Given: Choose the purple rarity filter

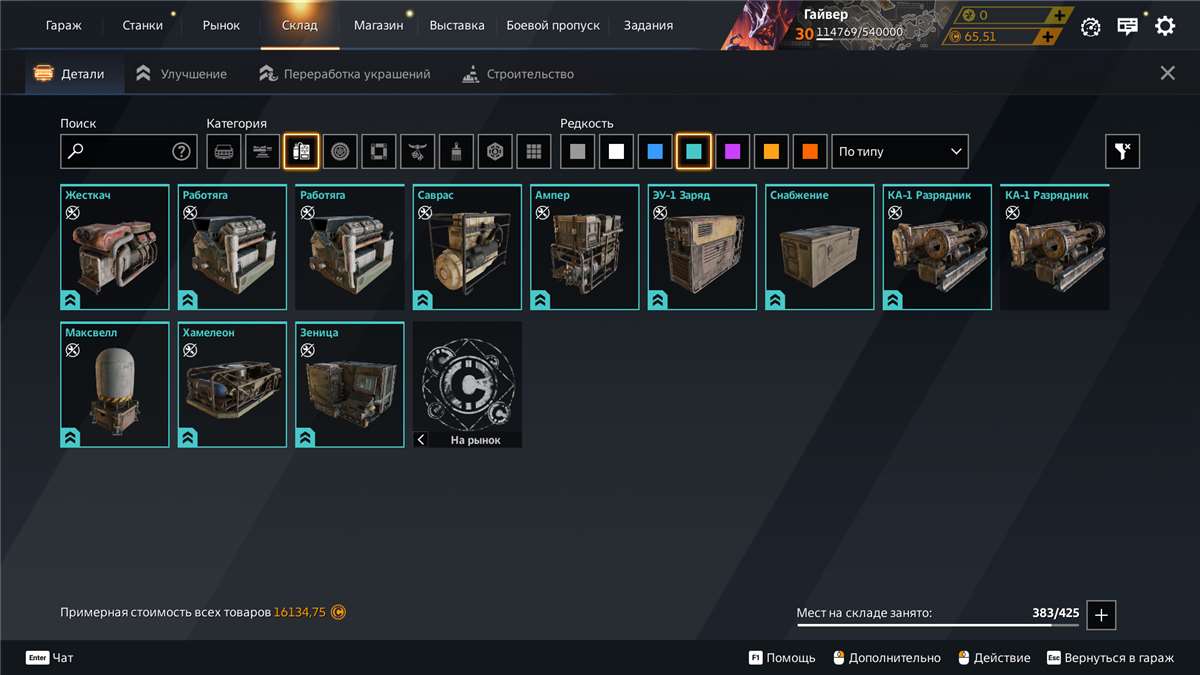Looking at the screenshot, I should click(732, 152).
